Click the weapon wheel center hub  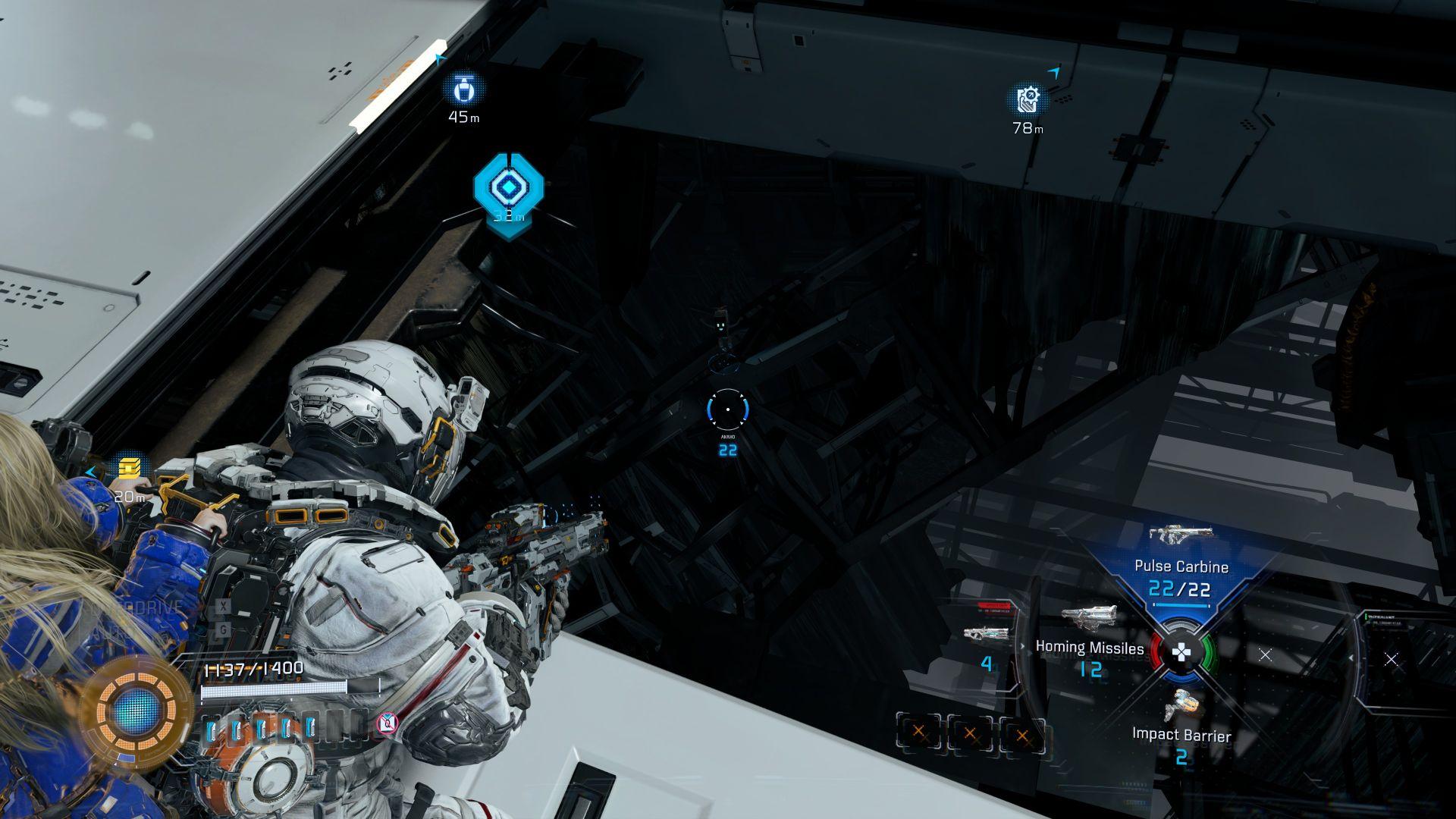coord(1181,652)
